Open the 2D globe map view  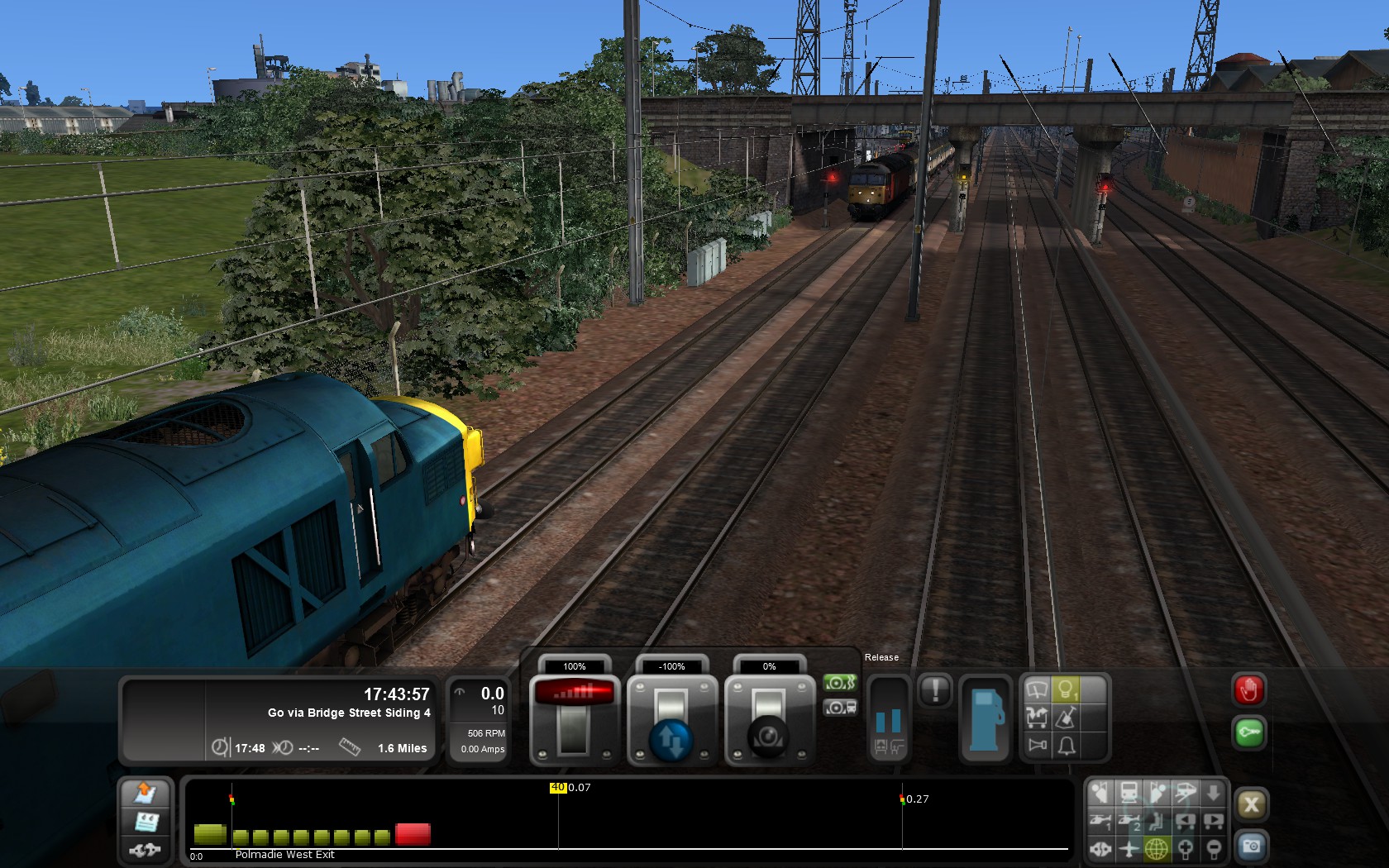[x=1157, y=848]
